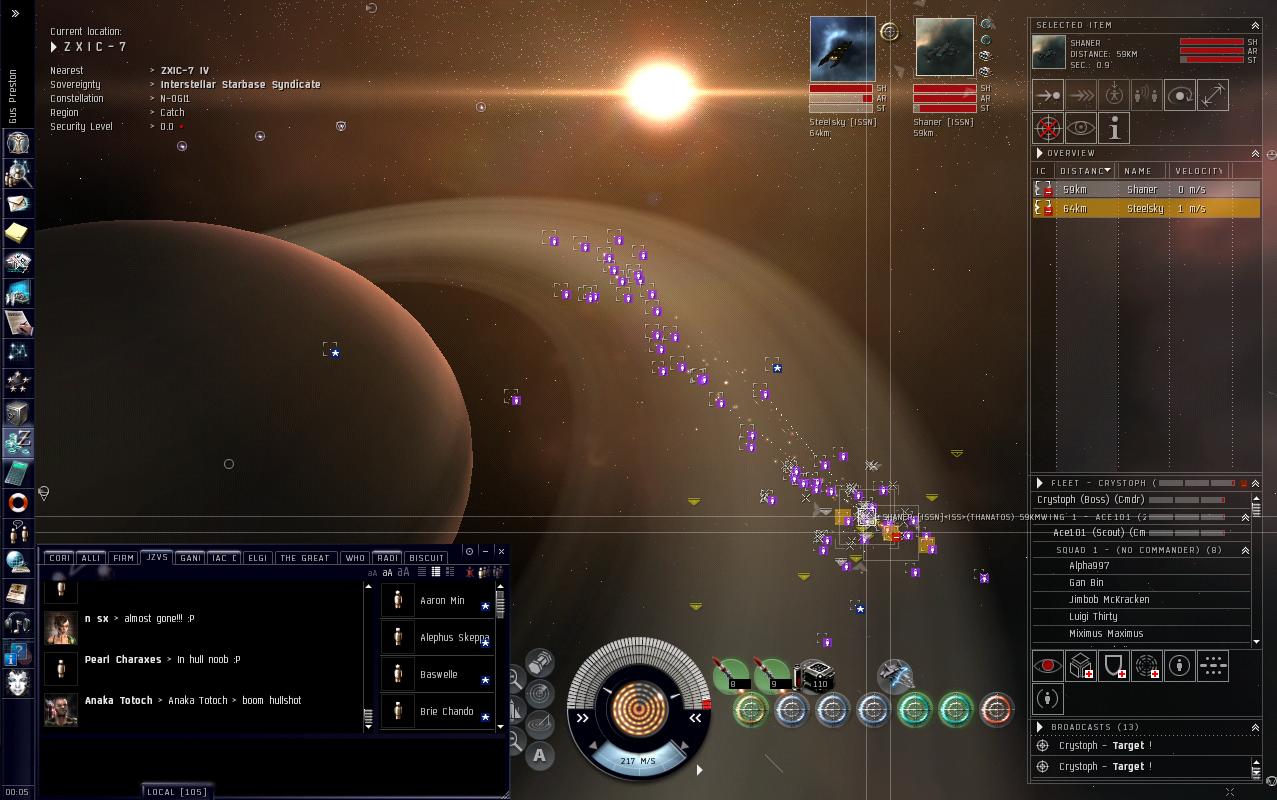
Task: Select the Steelsky locked target portrait
Action: click(842, 49)
